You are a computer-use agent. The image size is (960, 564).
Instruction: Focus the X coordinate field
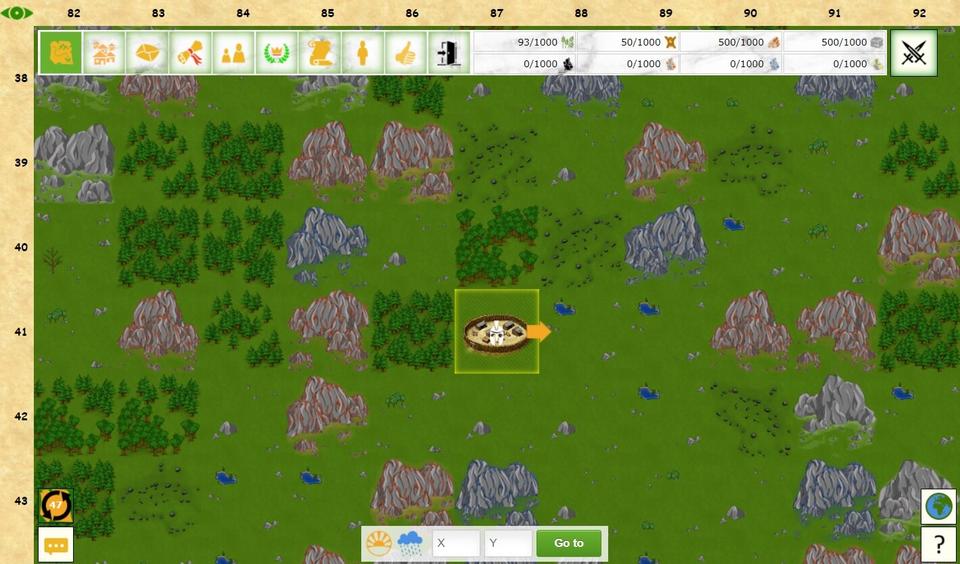click(x=456, y=543)
